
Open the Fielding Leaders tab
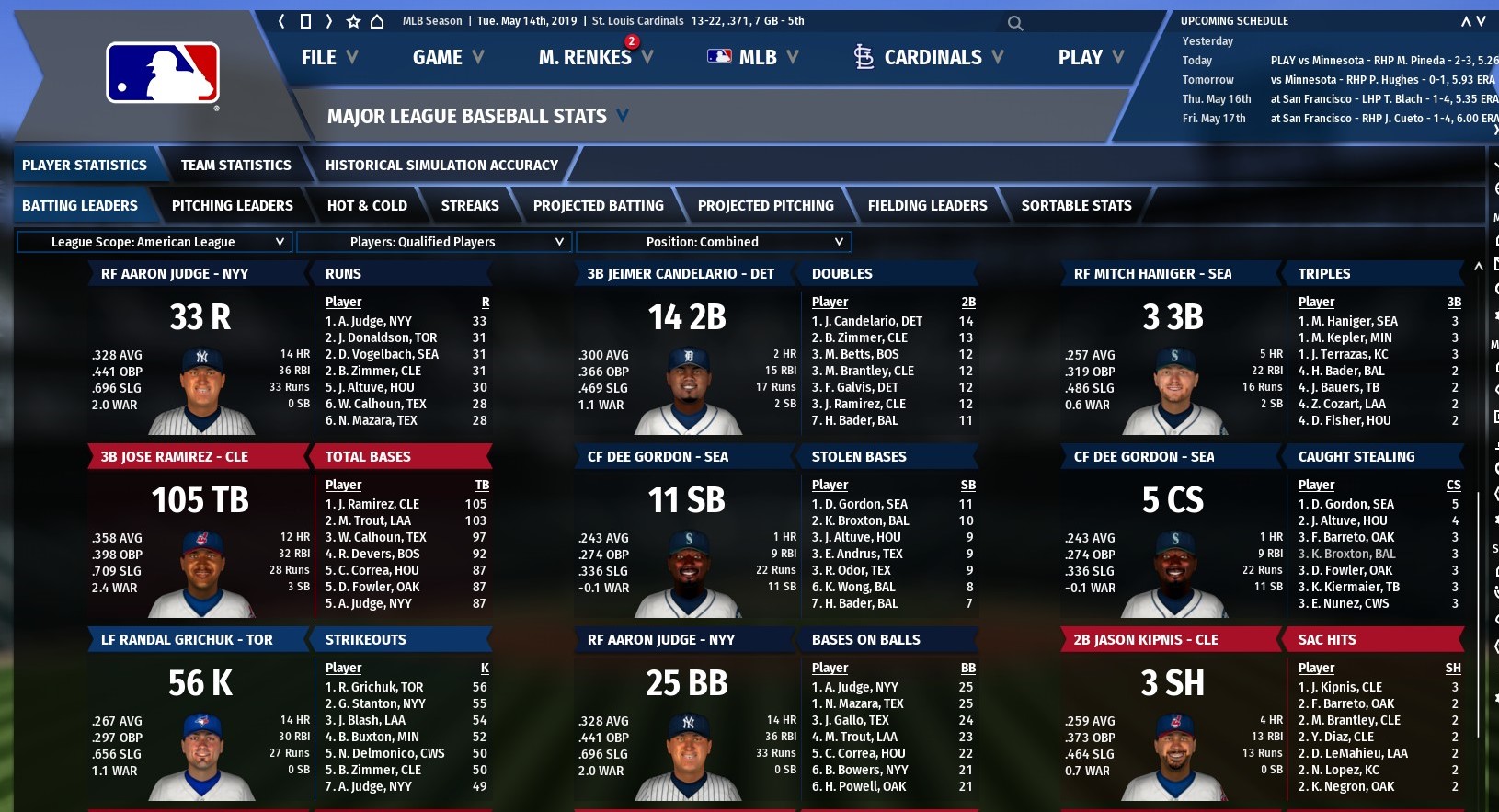coord(927,206)
